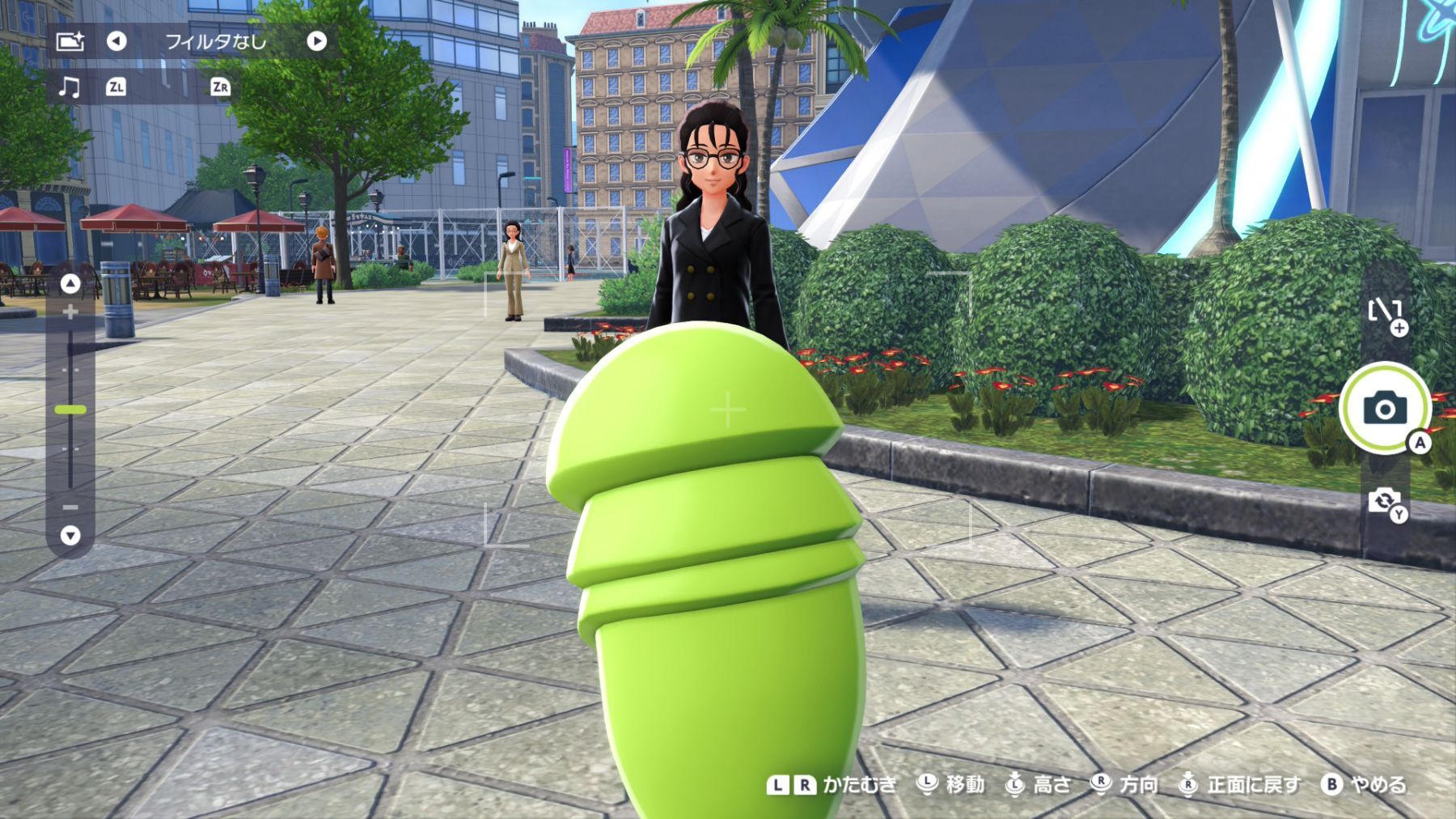Screen dimensions: 1456x819
Task: Take a photo with the camera shutter button
Action: point(1384,409)
